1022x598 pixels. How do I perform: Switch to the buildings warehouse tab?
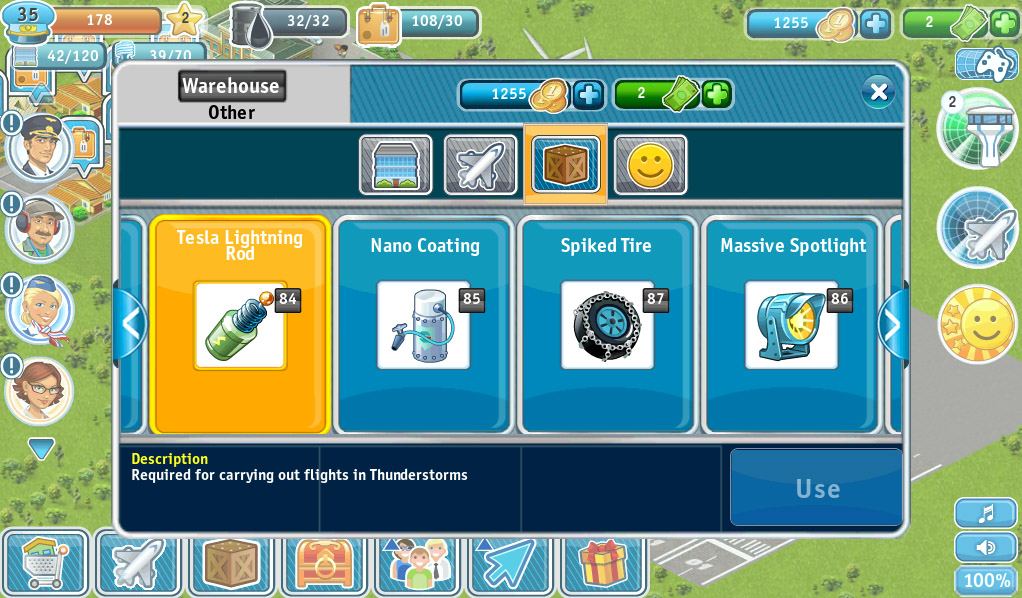[x=396, y=165]
